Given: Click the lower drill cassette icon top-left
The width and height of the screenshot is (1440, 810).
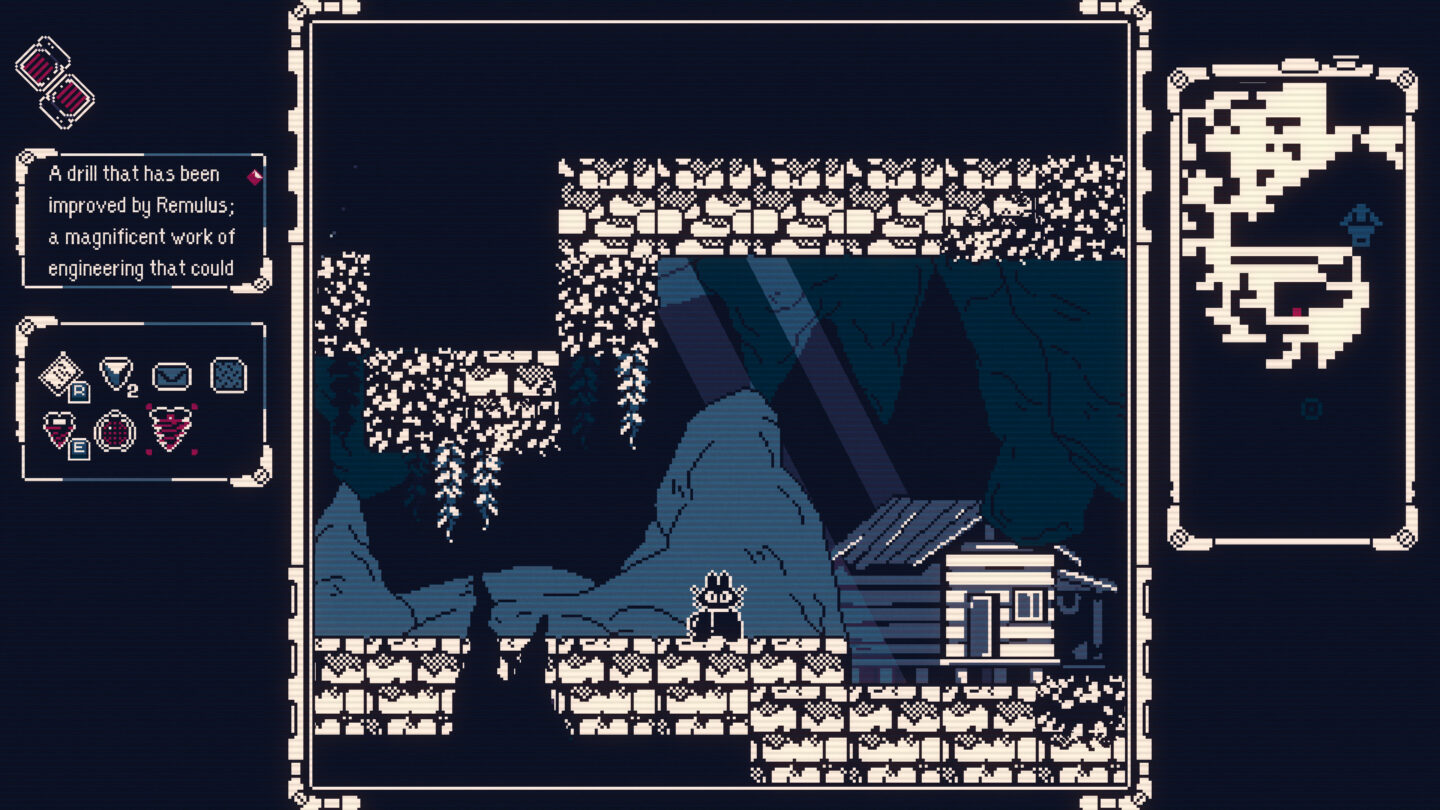Looking at the screenshot, I should (x=66, y=98).
